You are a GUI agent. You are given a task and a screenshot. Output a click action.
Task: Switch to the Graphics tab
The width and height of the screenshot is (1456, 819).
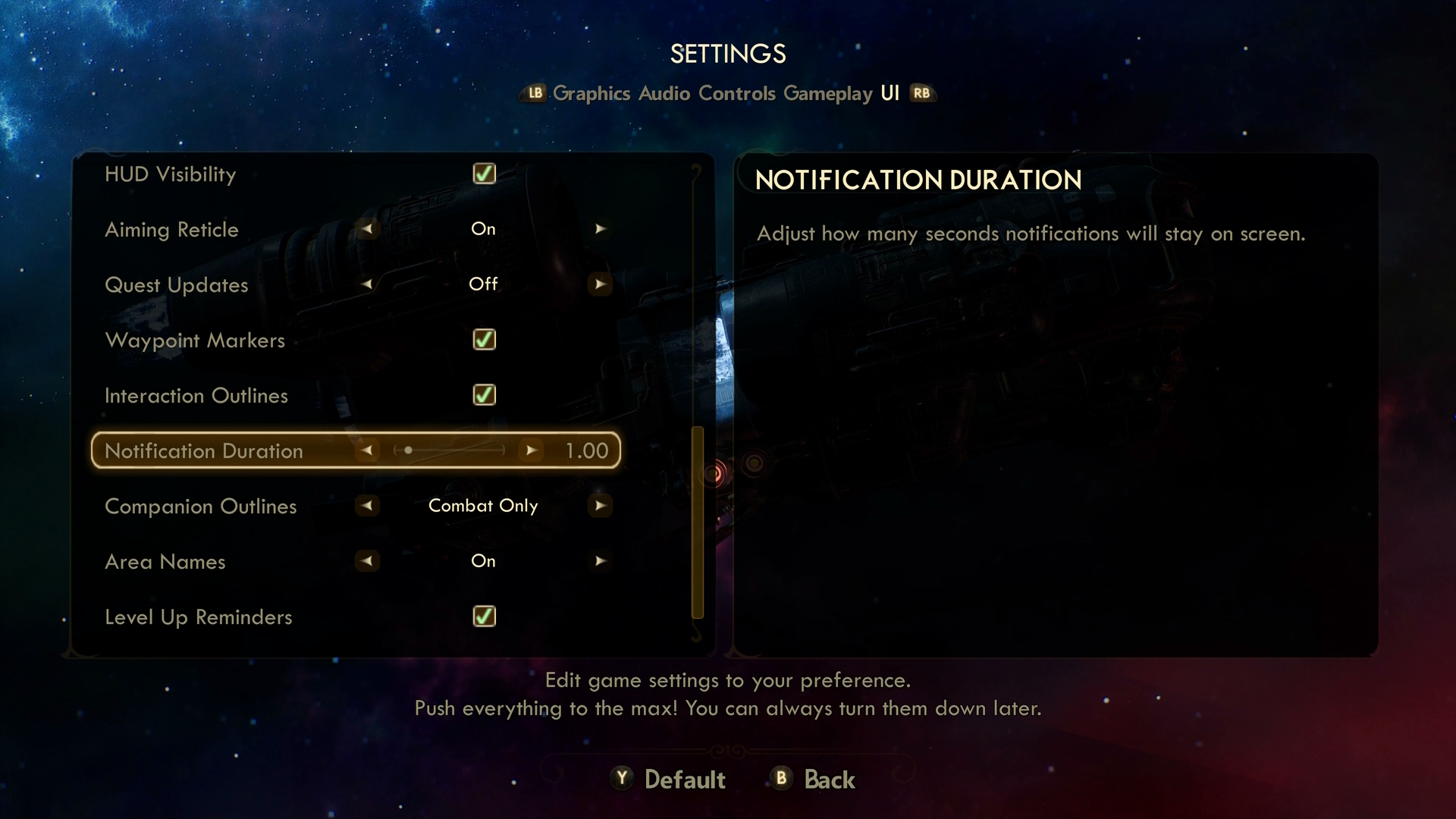point(592,93)
